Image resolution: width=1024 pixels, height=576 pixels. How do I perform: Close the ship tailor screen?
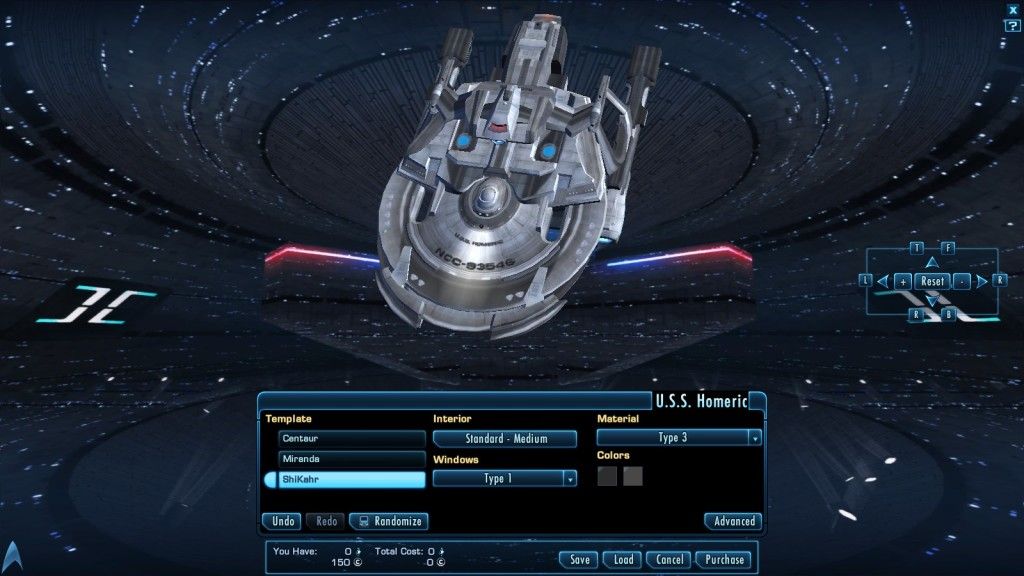(1012, 9)
